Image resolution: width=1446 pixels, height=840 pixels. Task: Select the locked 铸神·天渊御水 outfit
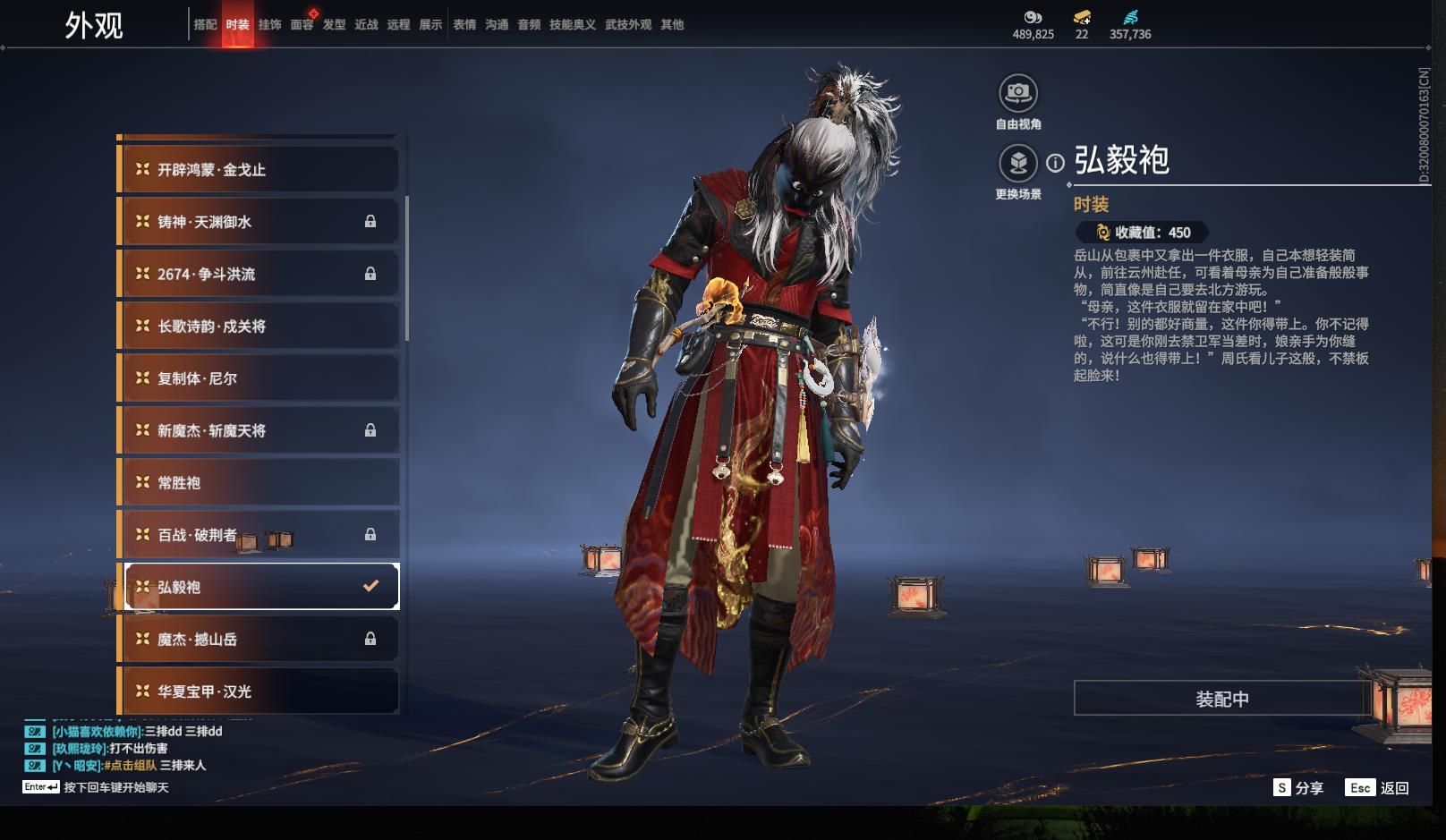coord(259,222)
